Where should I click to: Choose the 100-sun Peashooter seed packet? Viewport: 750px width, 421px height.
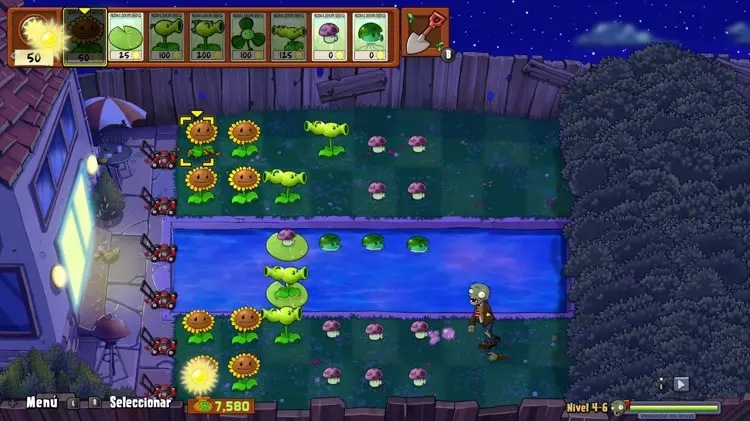166,38
